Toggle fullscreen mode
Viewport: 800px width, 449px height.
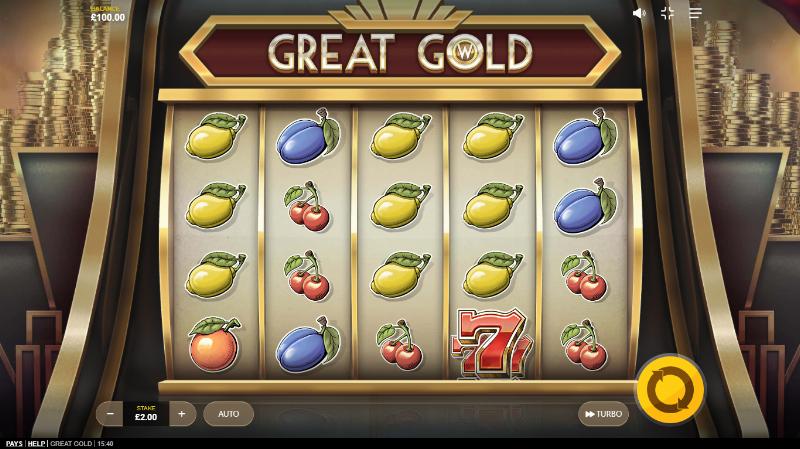[x=667, y=13]
